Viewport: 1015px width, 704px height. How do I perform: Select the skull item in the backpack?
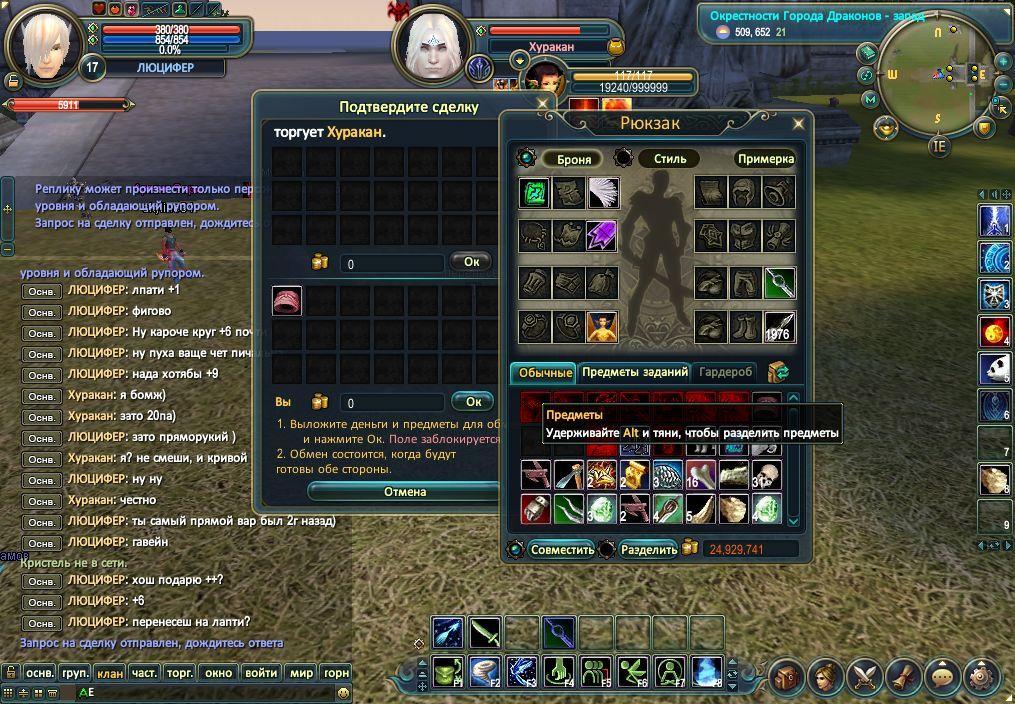[x=766, y=474]
